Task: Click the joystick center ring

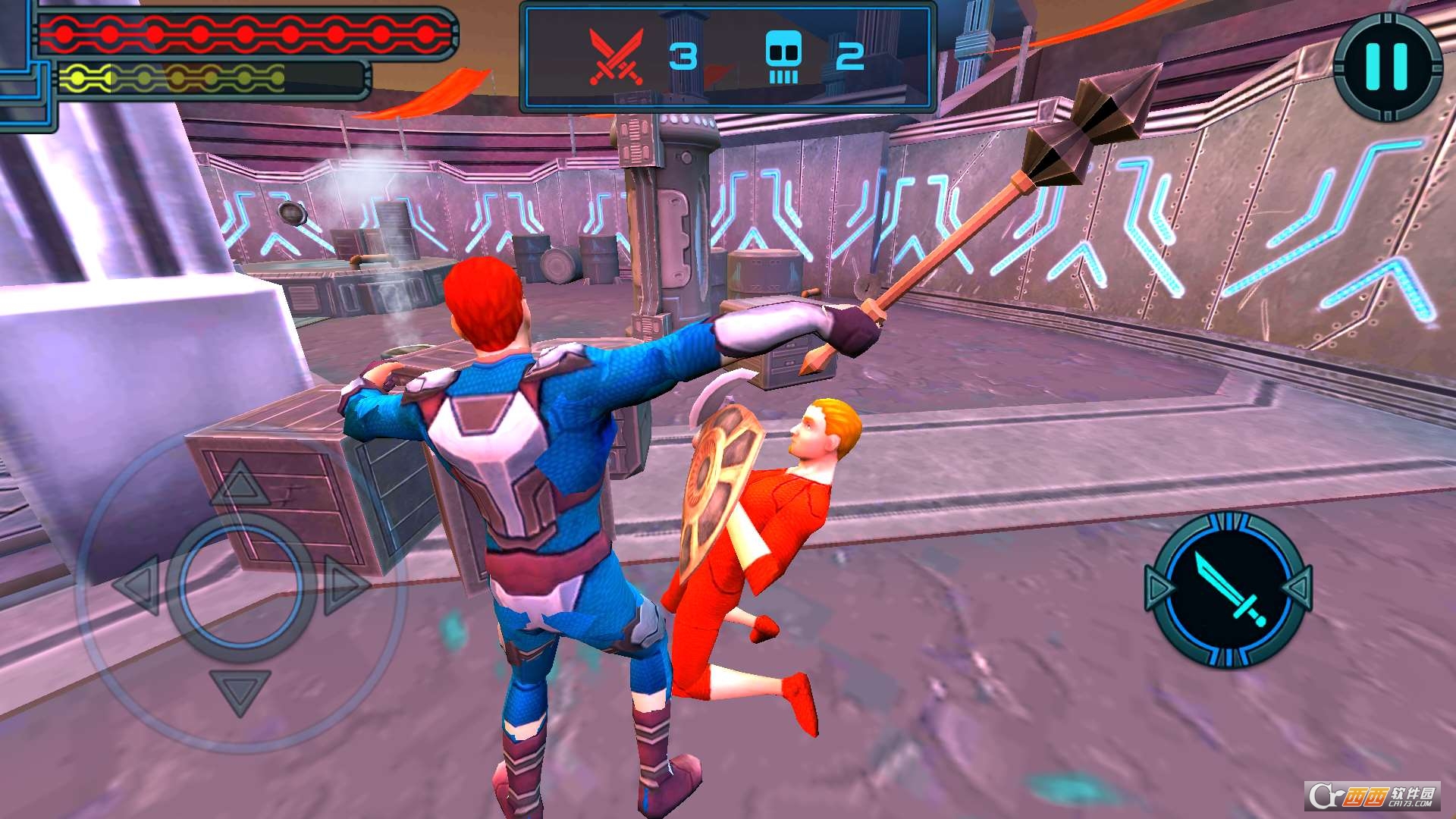Action: point(240,585)
